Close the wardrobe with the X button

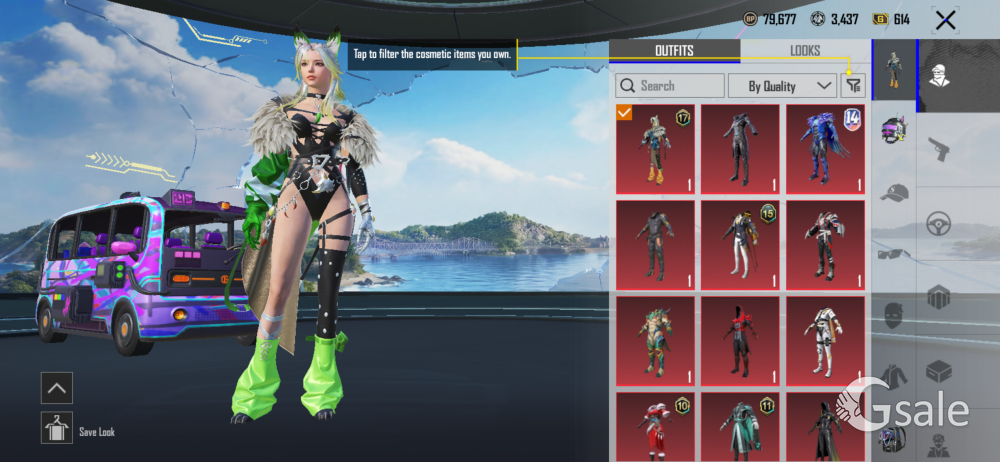[x=944, y=19]
